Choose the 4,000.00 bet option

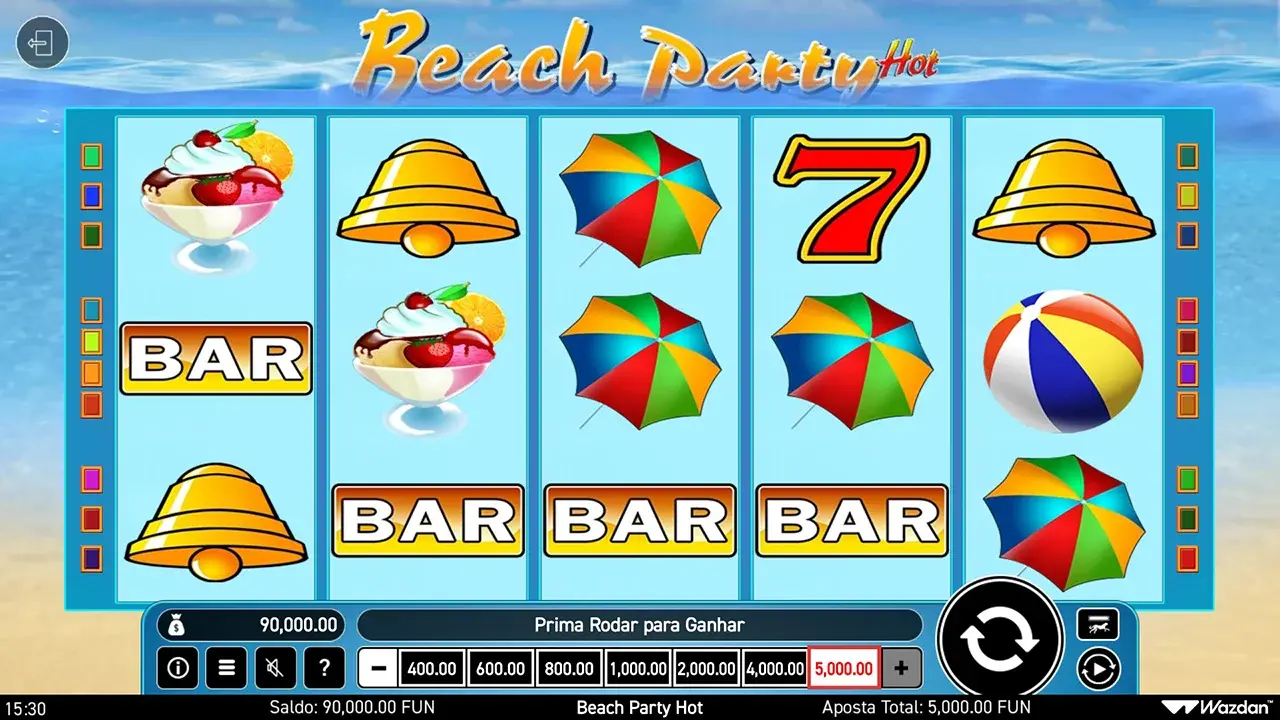coord(775,668)
